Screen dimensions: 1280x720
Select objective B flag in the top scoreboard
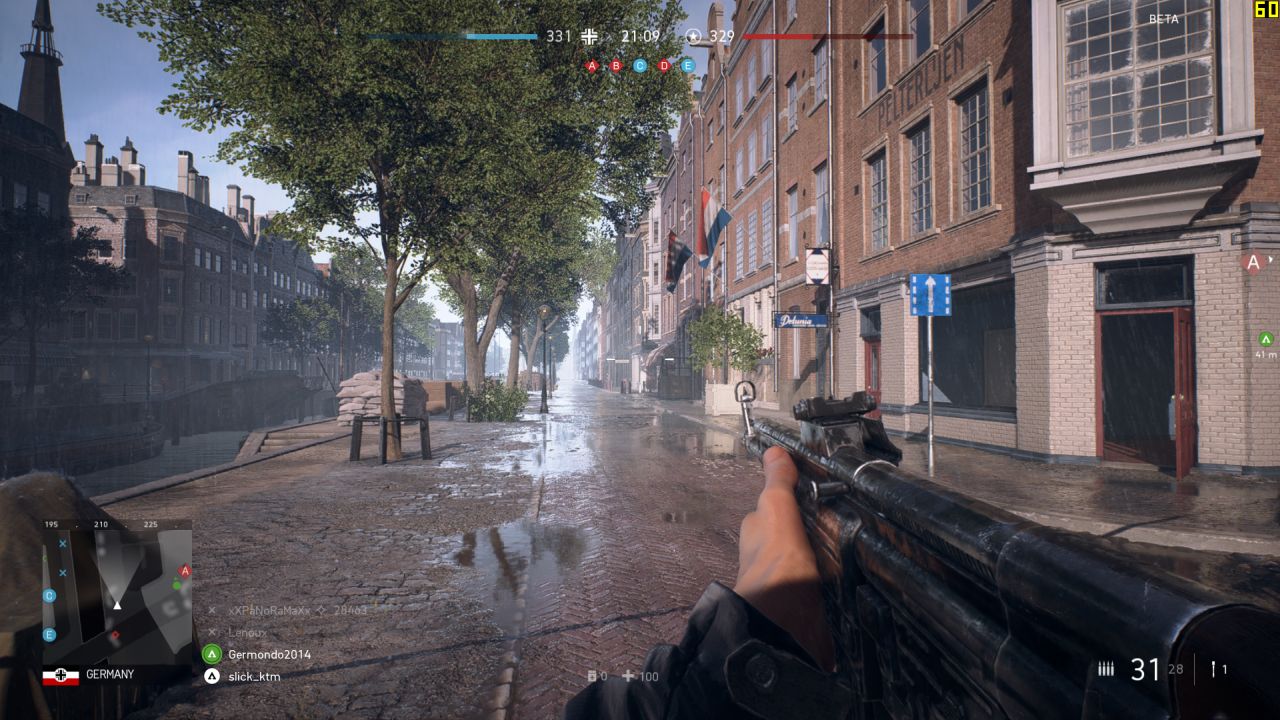click(616, 66)
